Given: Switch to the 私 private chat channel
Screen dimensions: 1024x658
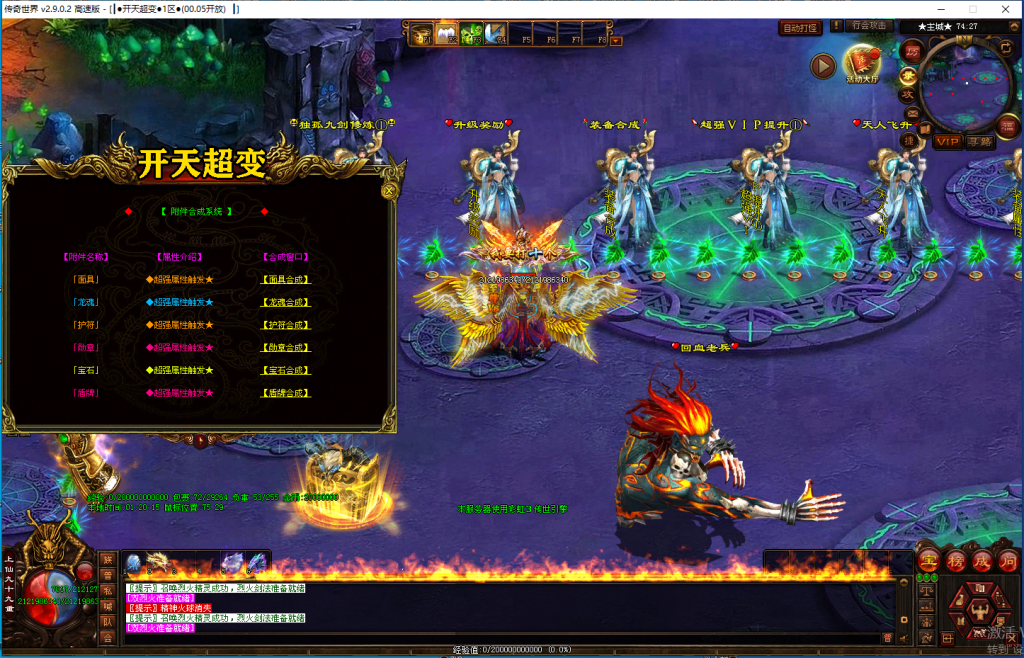Looking at the screenshot, I should coord(106,590).
